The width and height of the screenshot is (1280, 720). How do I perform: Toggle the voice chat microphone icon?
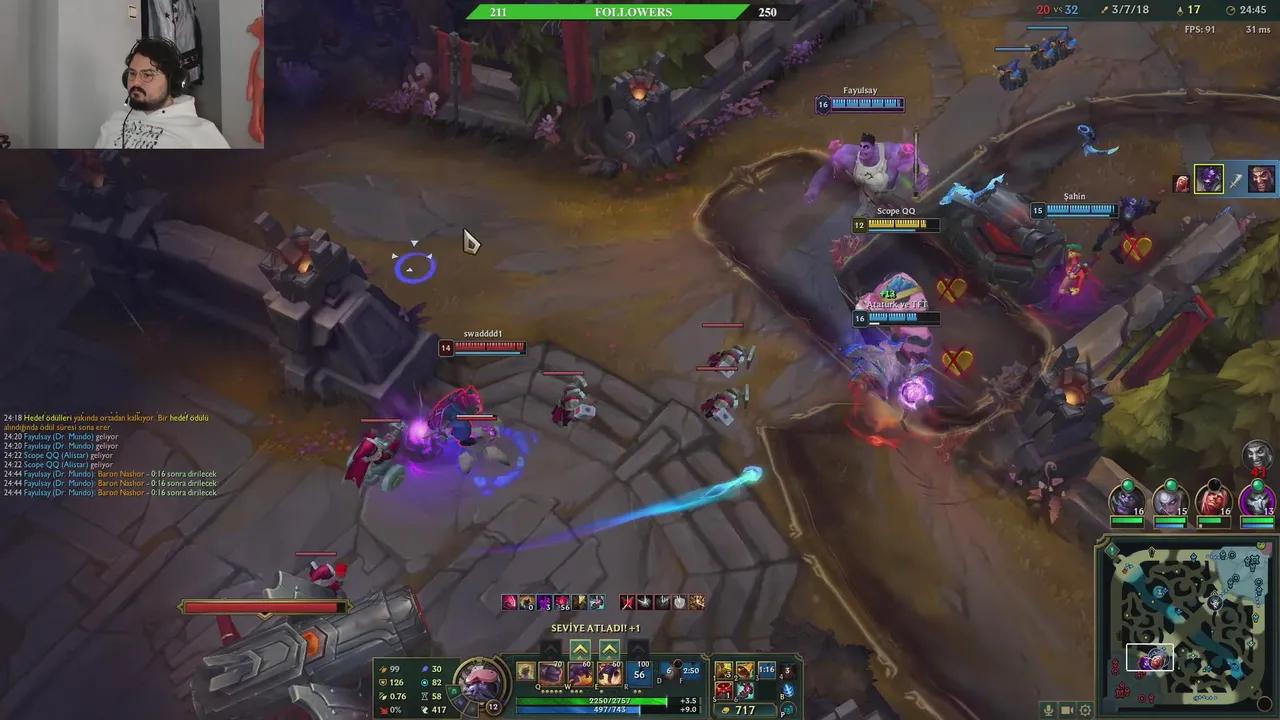tap(1048, 710)
